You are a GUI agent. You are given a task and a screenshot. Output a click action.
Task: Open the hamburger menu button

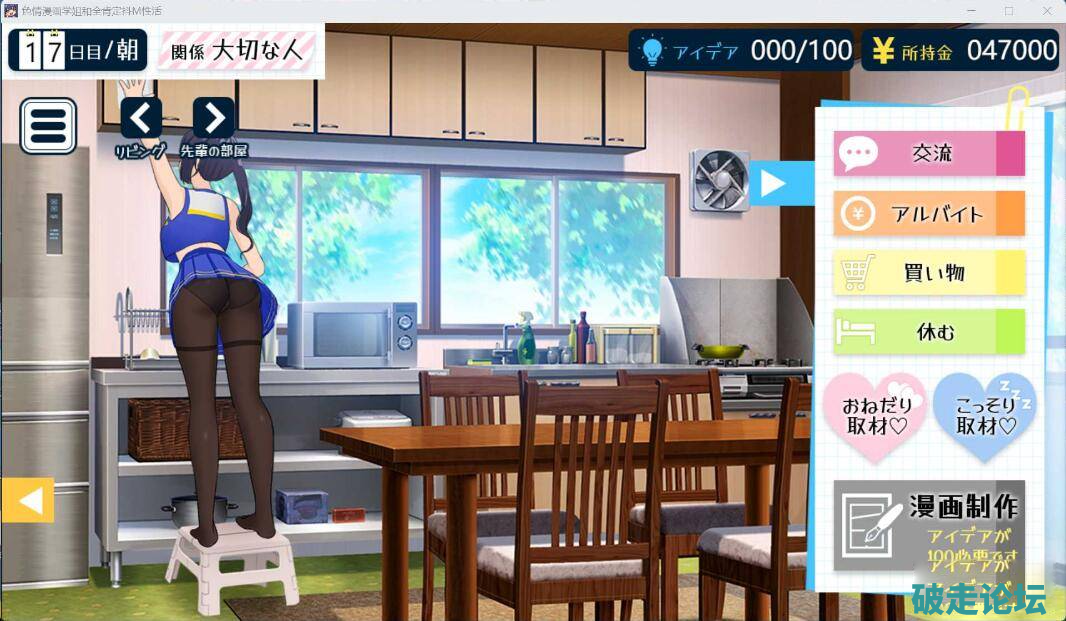pos(48,125)
